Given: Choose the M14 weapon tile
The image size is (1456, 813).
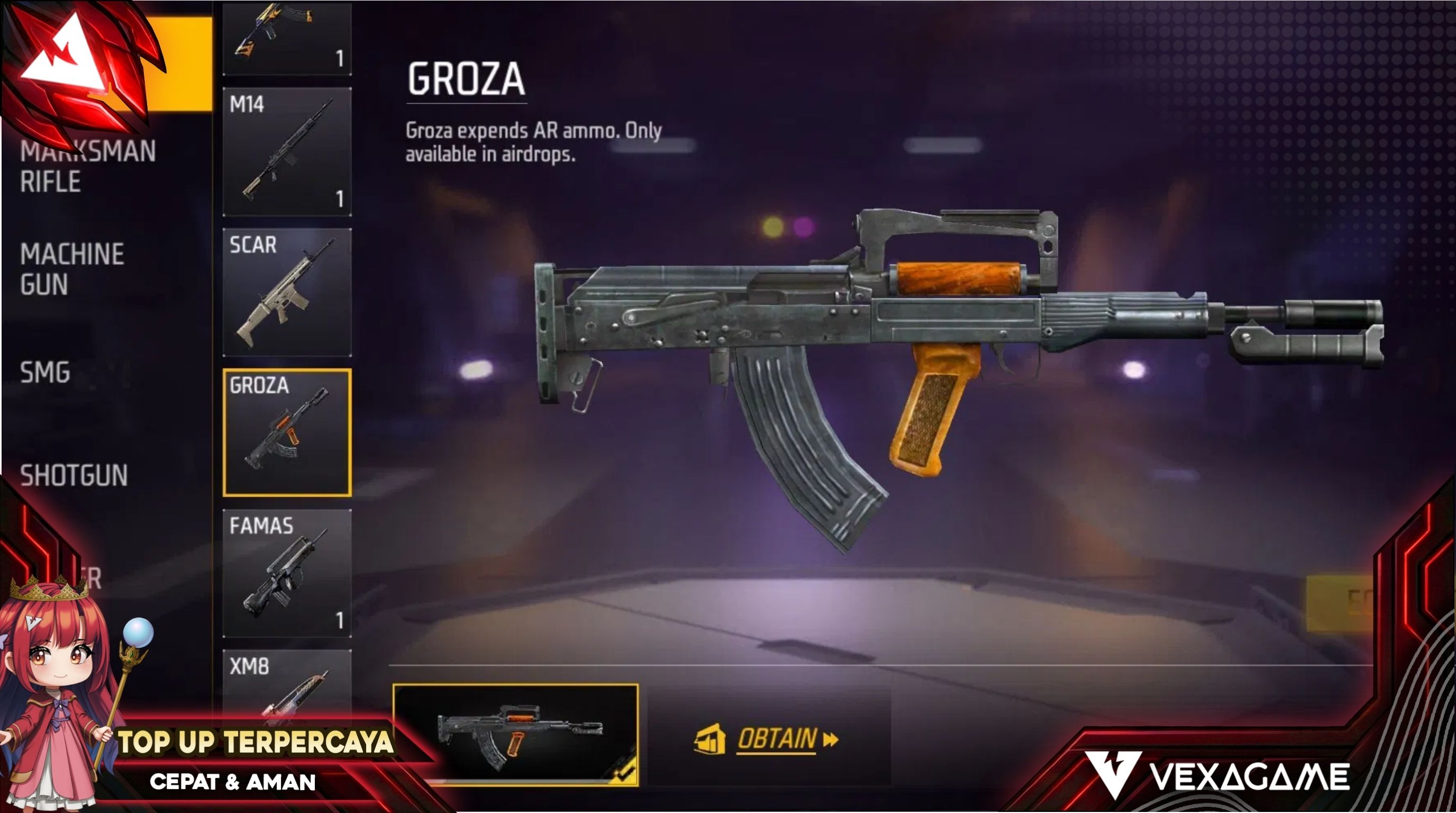Looking at the screenshot, I should pyautogui.click(x=287, y=151).
